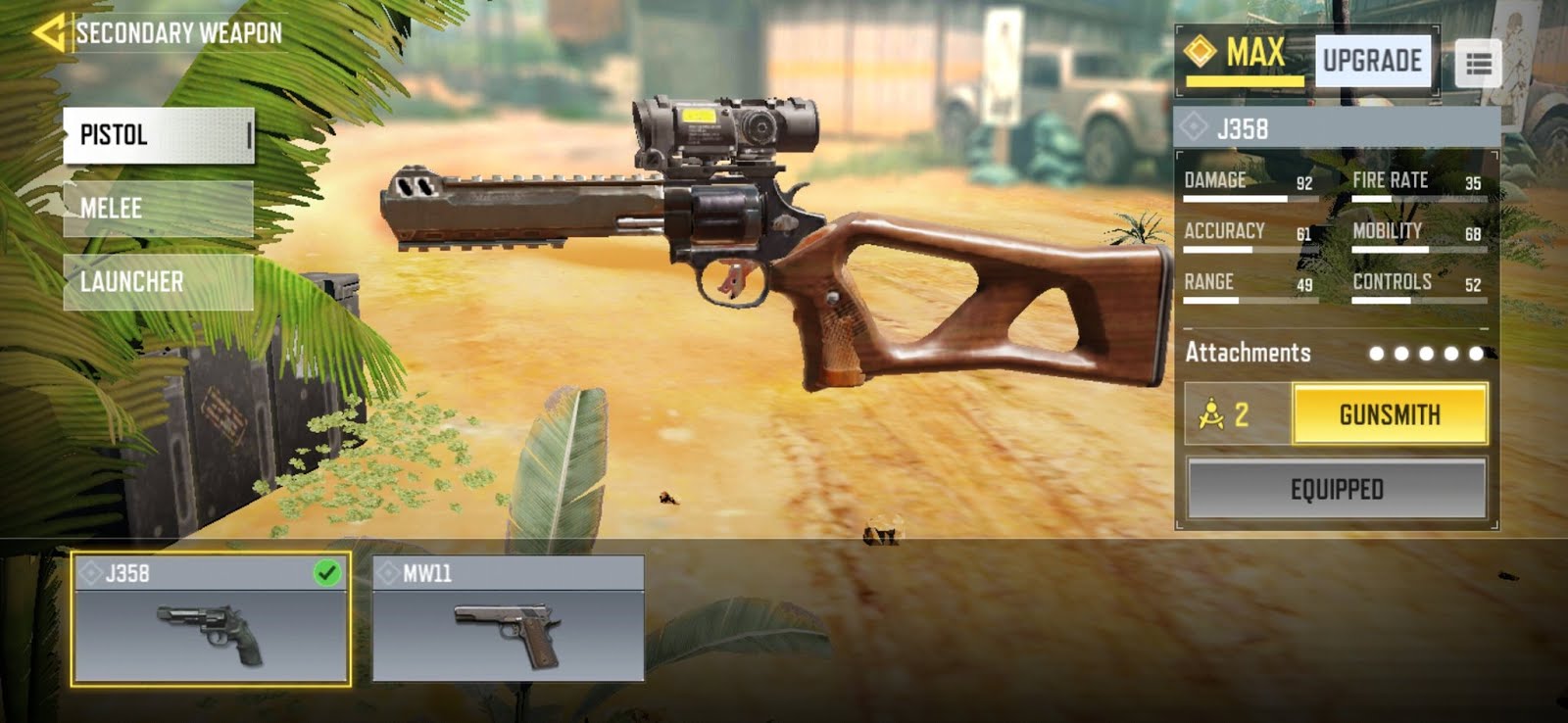Click the Secondary Weapon header
1568x723 pixels.
[x=179, y=30]
